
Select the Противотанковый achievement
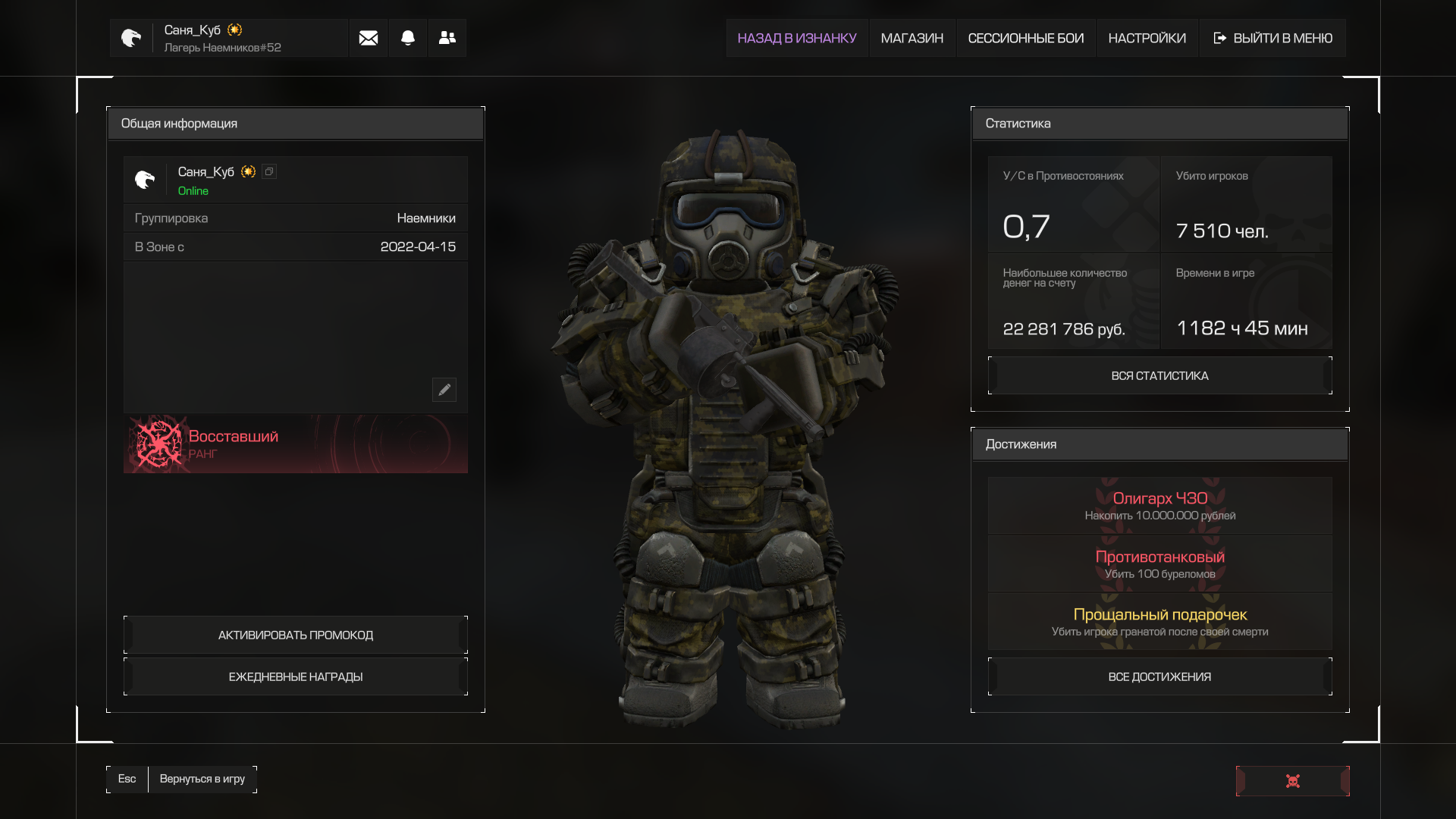point(1159,563)
